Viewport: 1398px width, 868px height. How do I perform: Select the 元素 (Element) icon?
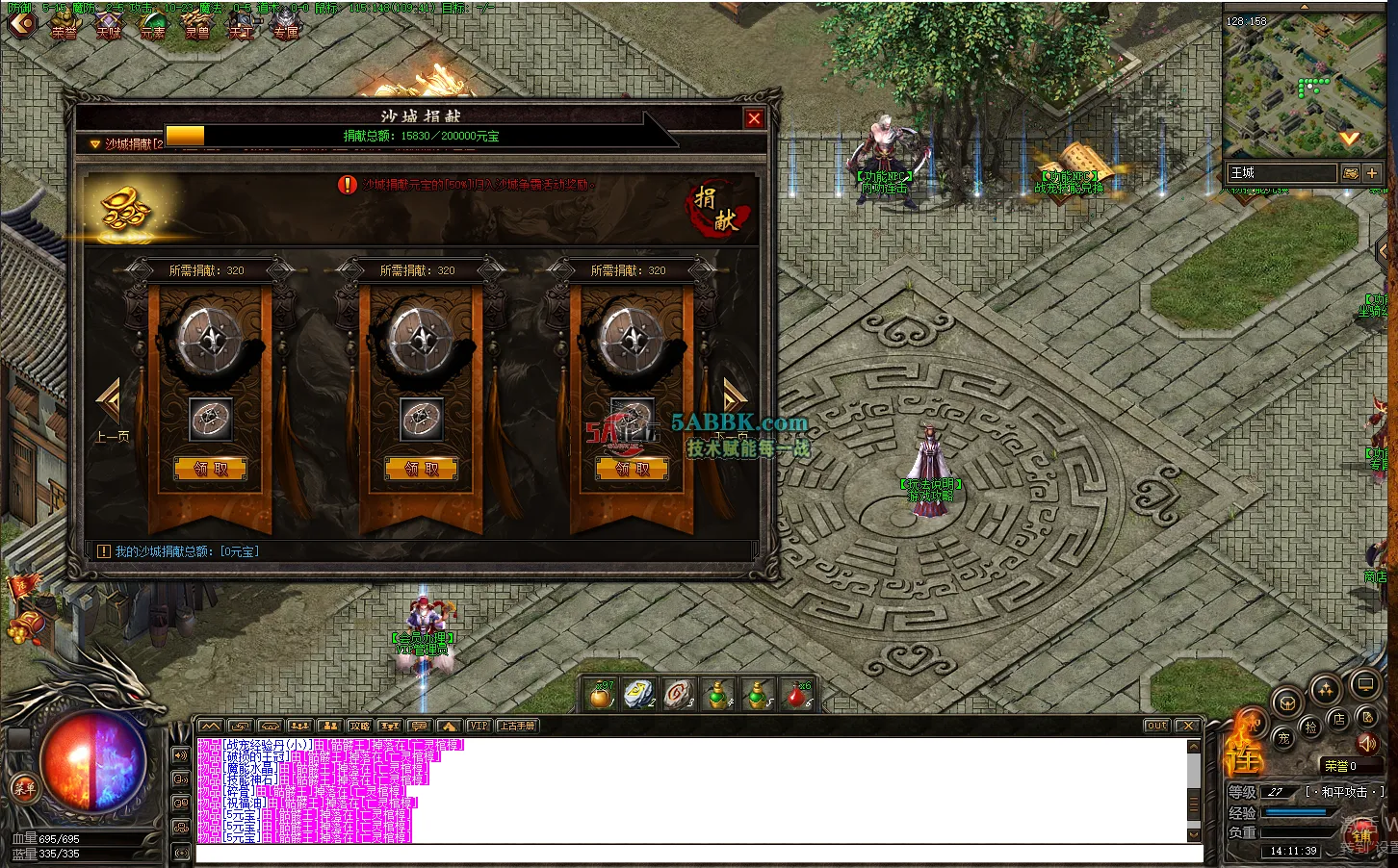coord(154,24)
